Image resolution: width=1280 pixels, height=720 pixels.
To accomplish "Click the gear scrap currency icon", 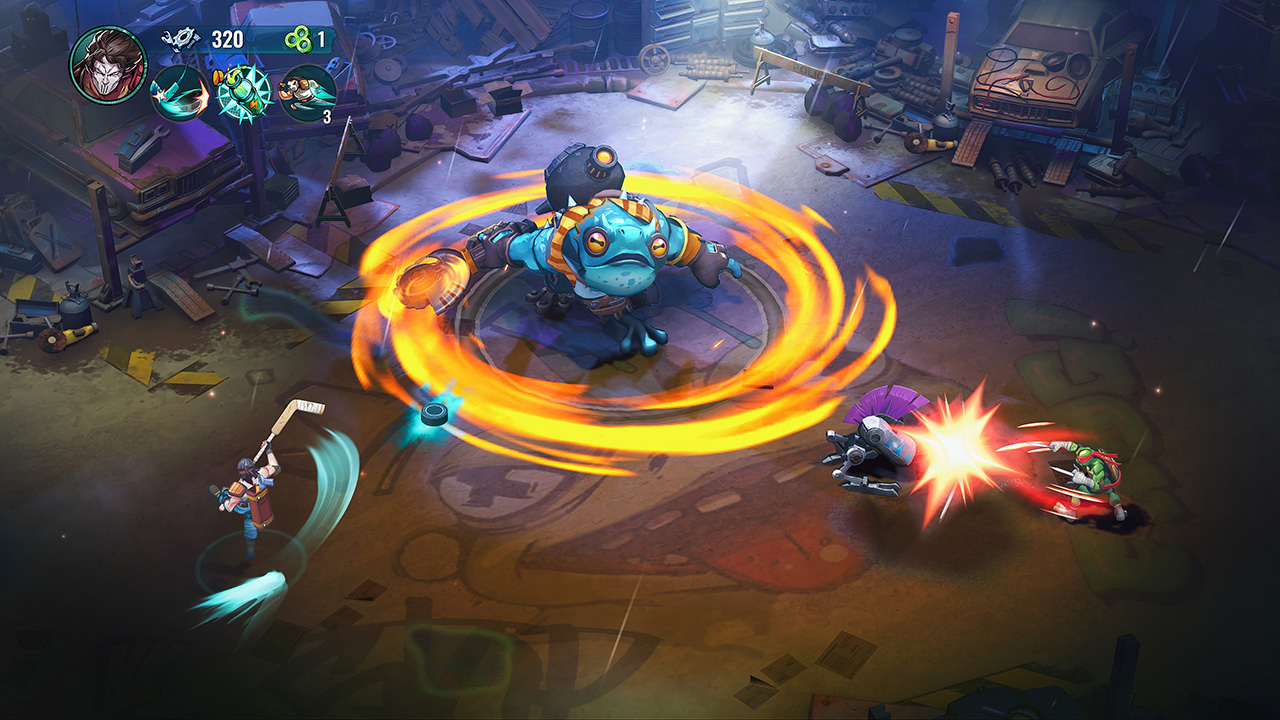I will (x=182, y=40).
